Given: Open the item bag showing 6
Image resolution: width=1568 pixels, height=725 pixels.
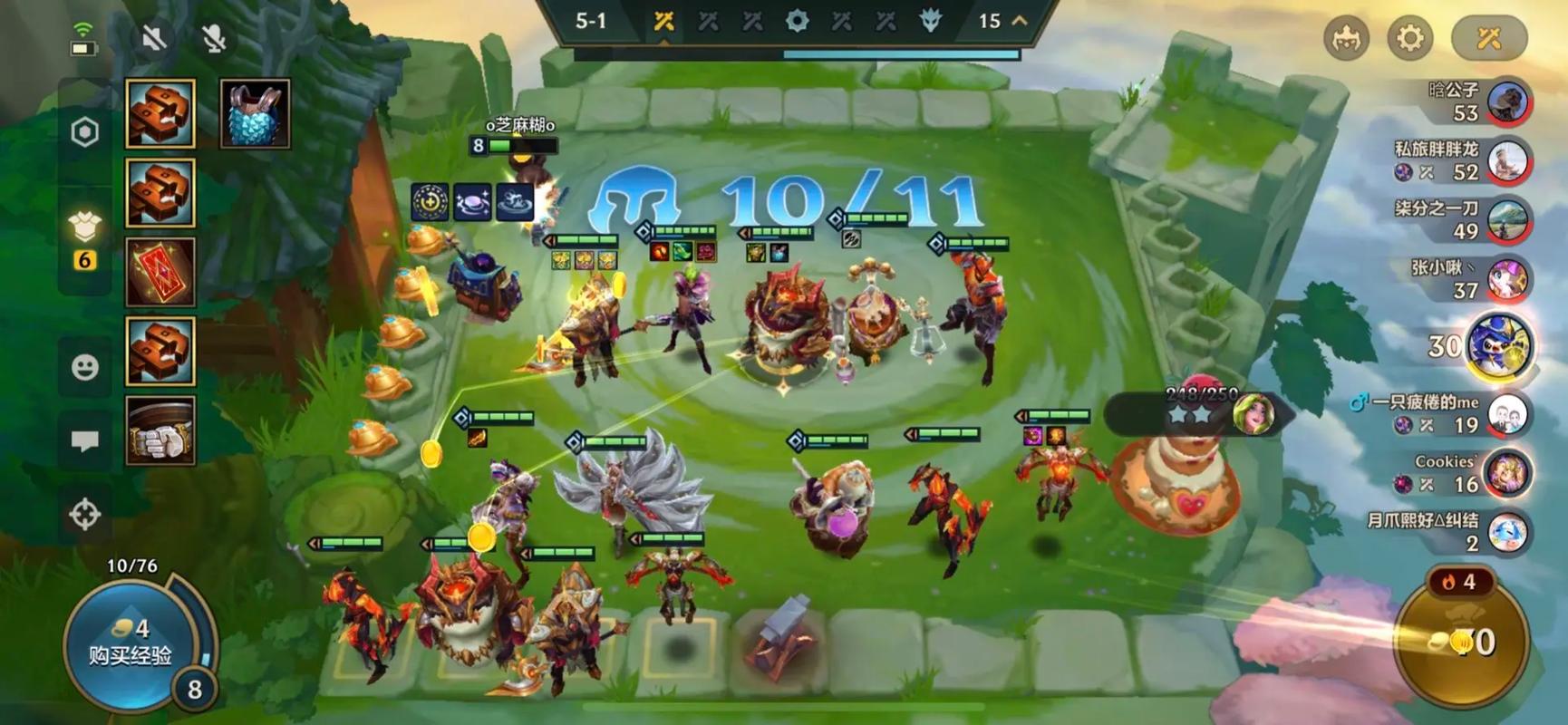Looking at the screenshot, I should pos(85,237).
